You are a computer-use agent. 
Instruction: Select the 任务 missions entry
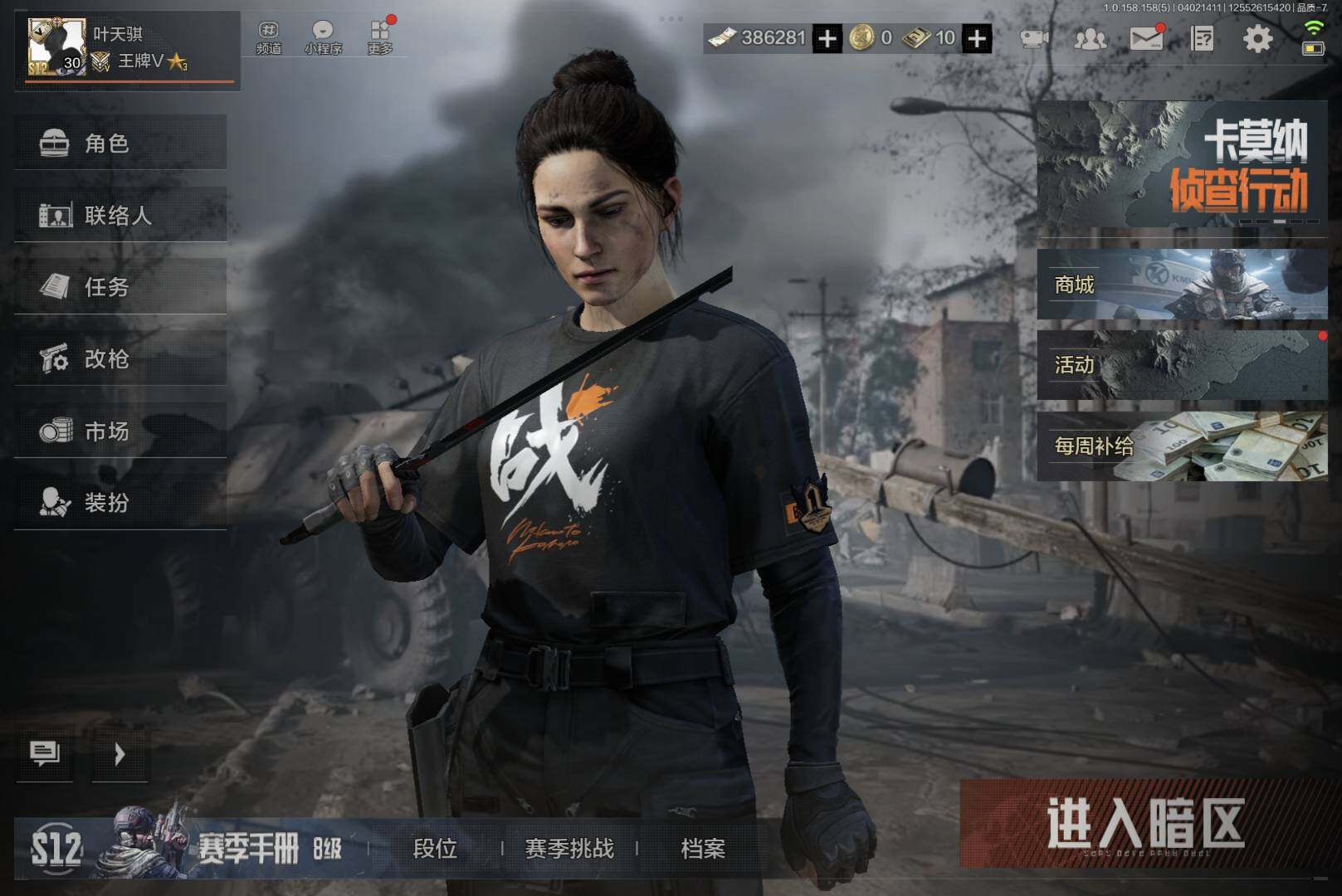(120, 287)
